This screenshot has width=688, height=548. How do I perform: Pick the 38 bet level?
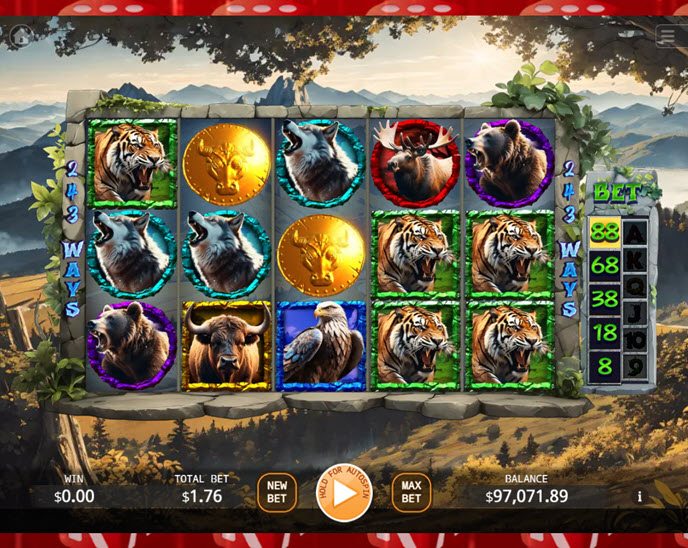tap(604, 299)
